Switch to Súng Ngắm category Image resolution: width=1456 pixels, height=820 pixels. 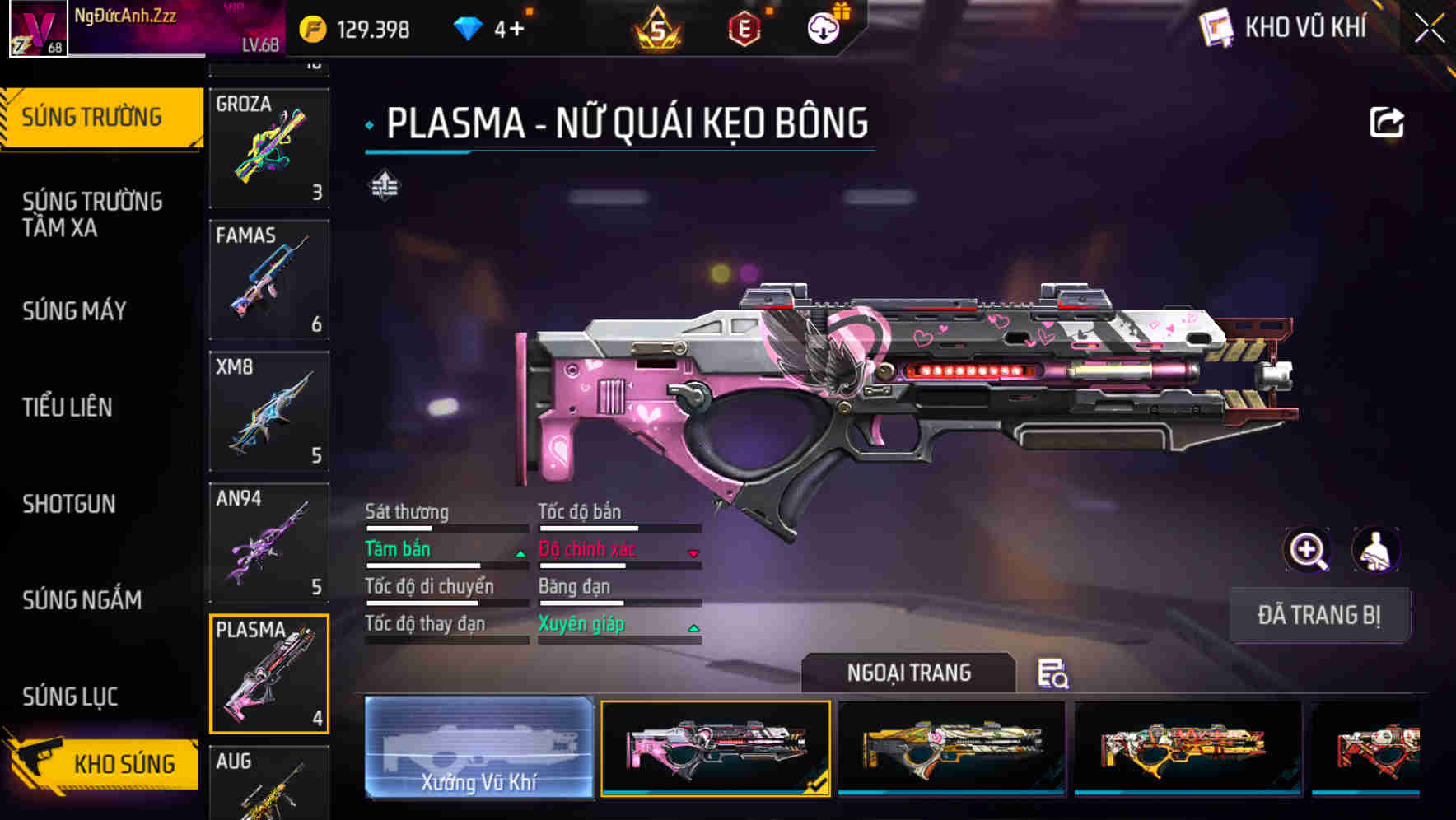(82, 599)
